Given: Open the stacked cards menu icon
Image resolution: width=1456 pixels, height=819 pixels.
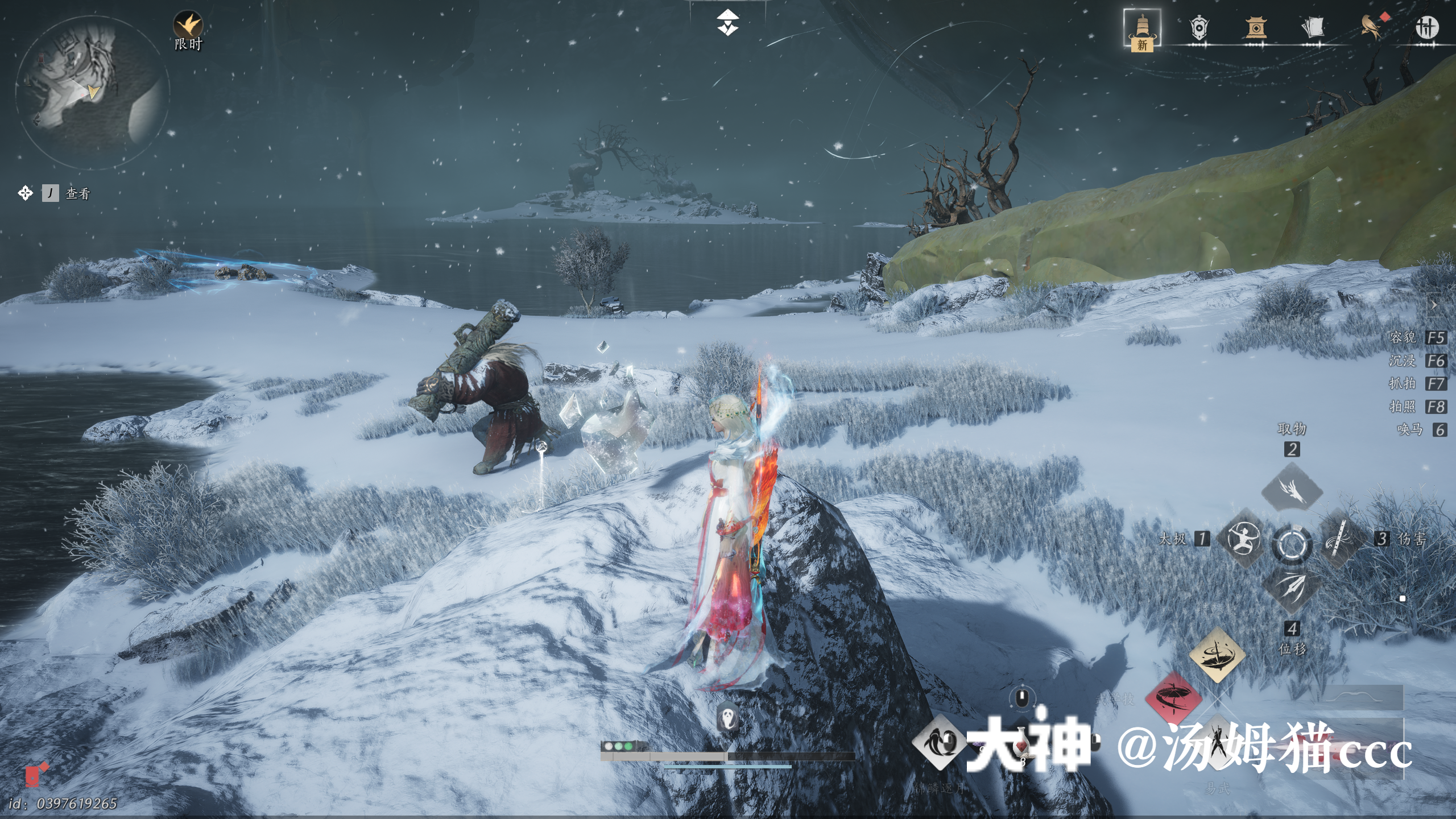Looking at the screenshot, I should tap(1312, 27).
